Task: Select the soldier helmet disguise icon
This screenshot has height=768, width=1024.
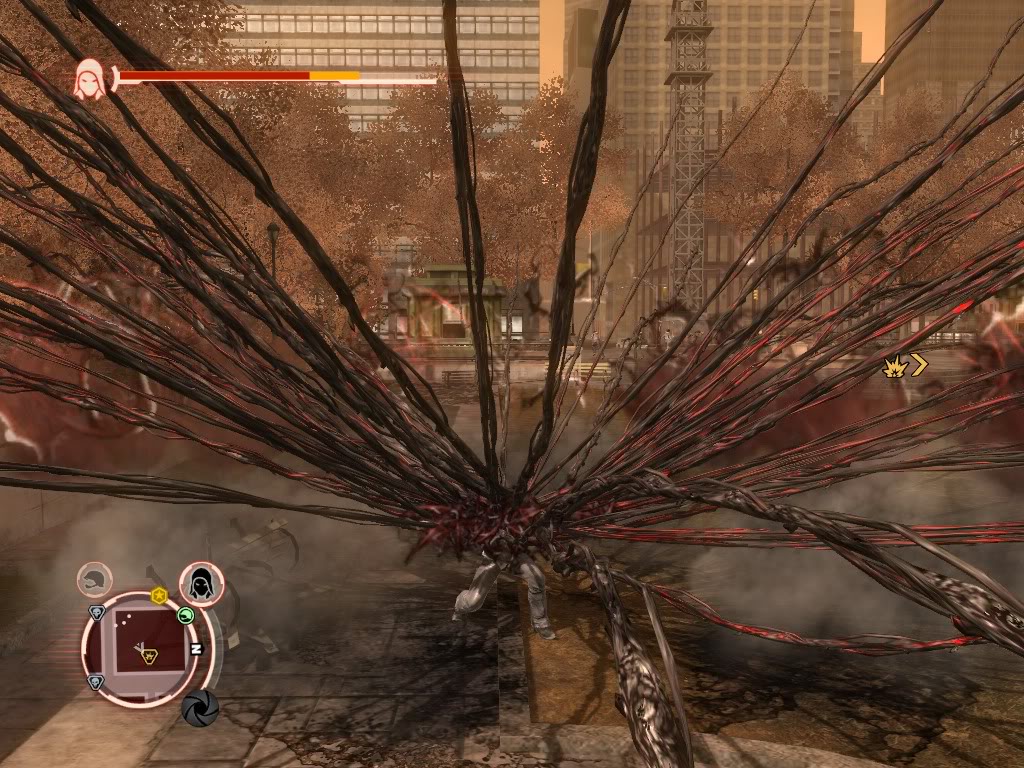Action: [x=95, y=579]
